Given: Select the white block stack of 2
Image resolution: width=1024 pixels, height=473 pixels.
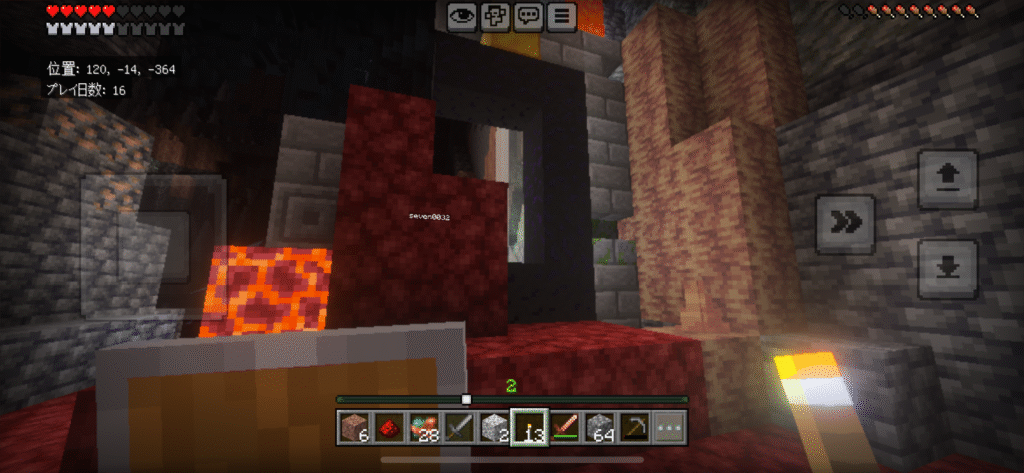Looking at the screenshot, I should click(x=495, y=427).
